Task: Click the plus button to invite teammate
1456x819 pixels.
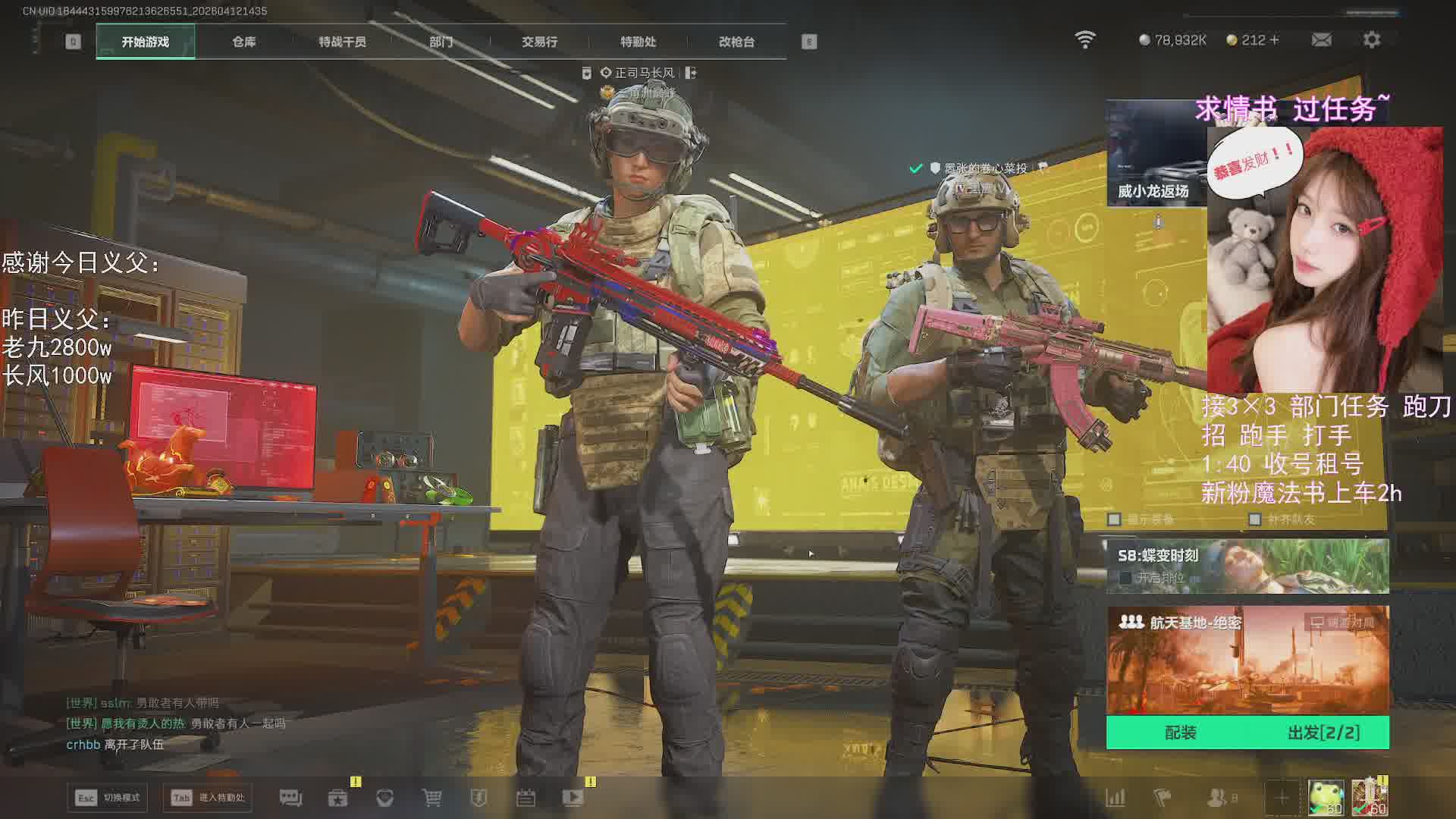Action: [1282, 798]
